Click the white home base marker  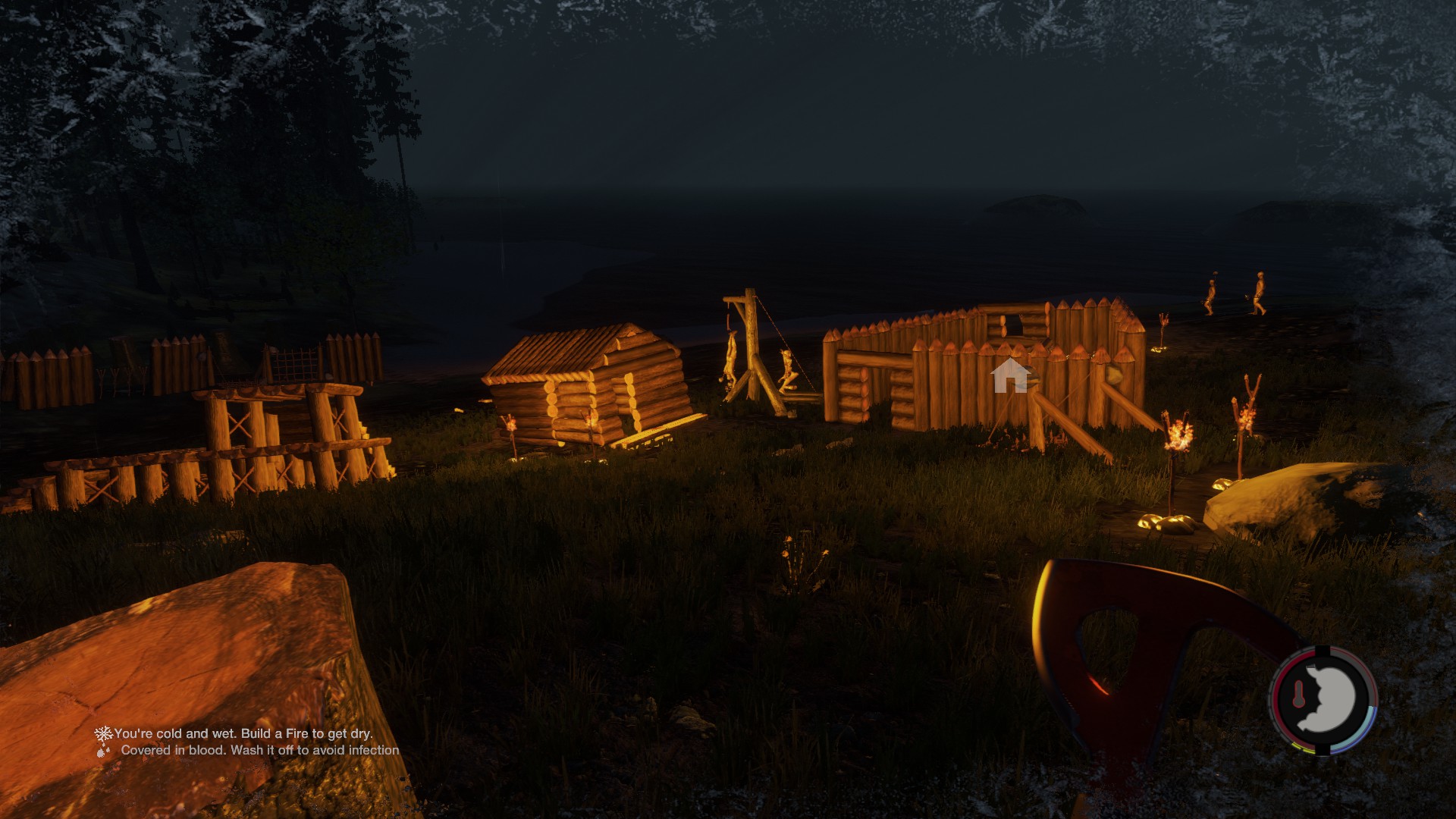point(1010,376)
